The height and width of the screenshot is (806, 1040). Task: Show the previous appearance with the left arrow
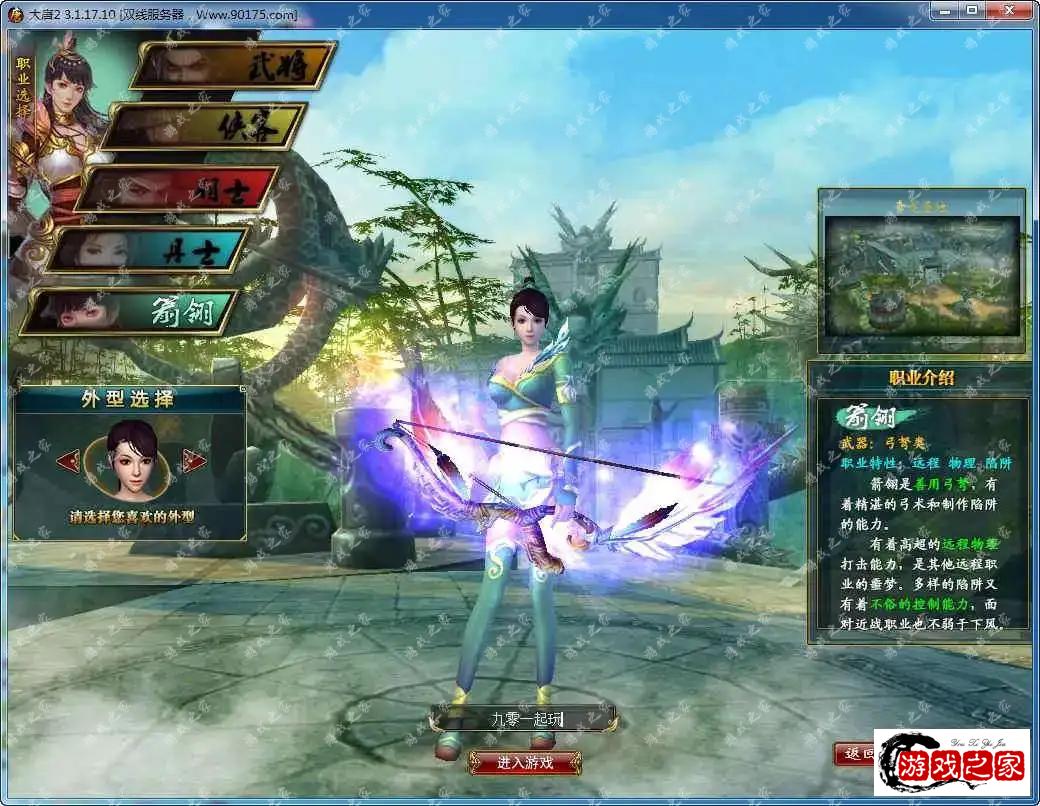tap(68, 461)
